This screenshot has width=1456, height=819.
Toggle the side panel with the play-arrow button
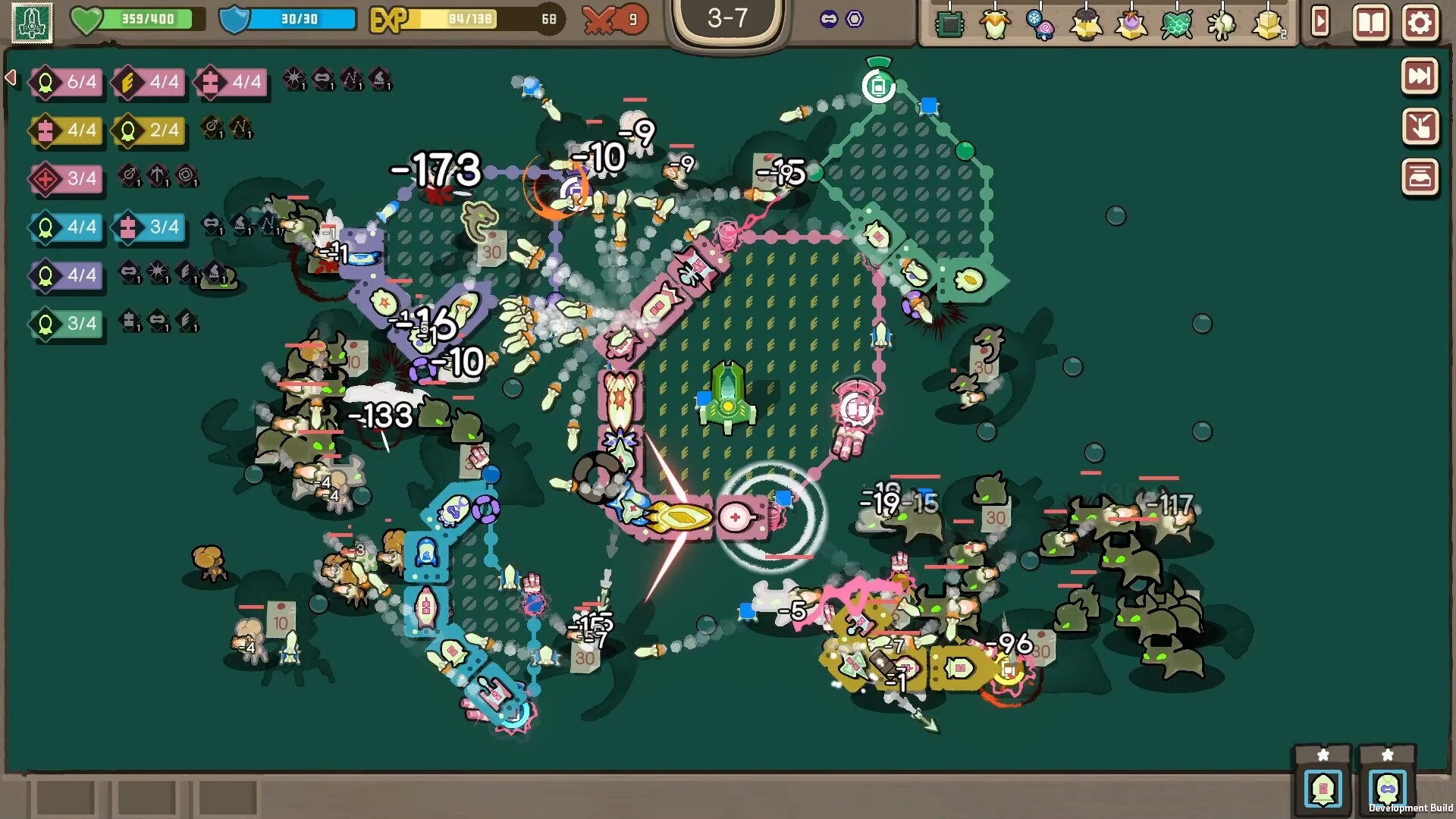[x=1322, y=24]
